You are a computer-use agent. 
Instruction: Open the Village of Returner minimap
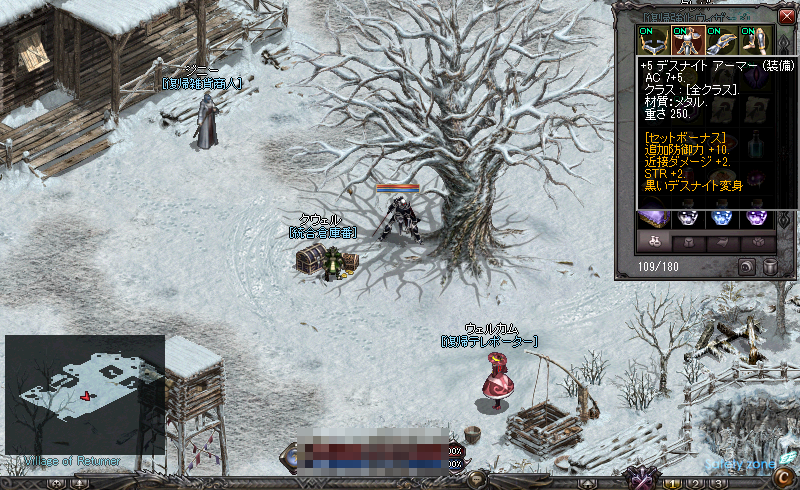click(x=84, y=394)
